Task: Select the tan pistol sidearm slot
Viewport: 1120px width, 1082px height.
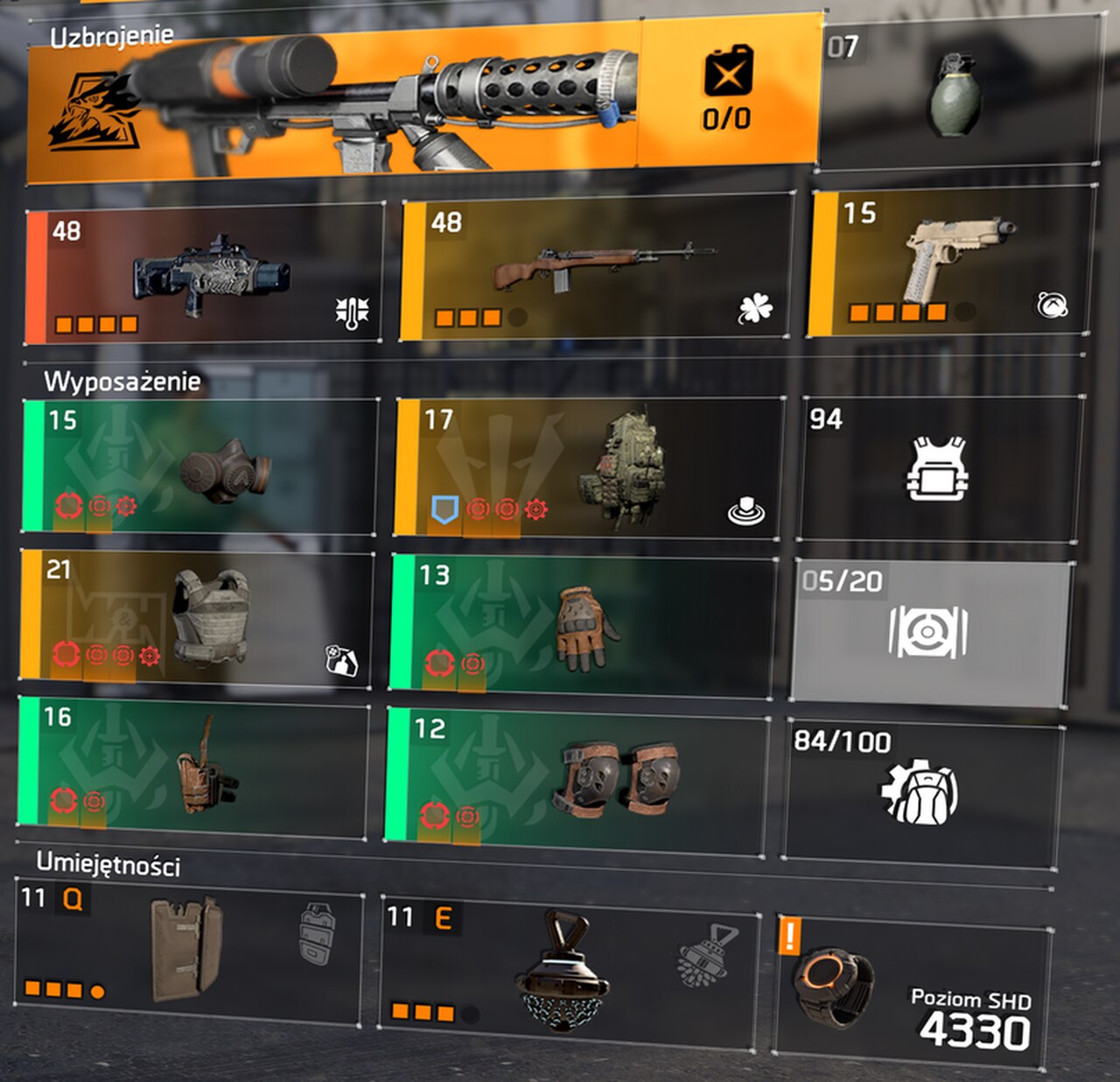Action: point(952,263)
